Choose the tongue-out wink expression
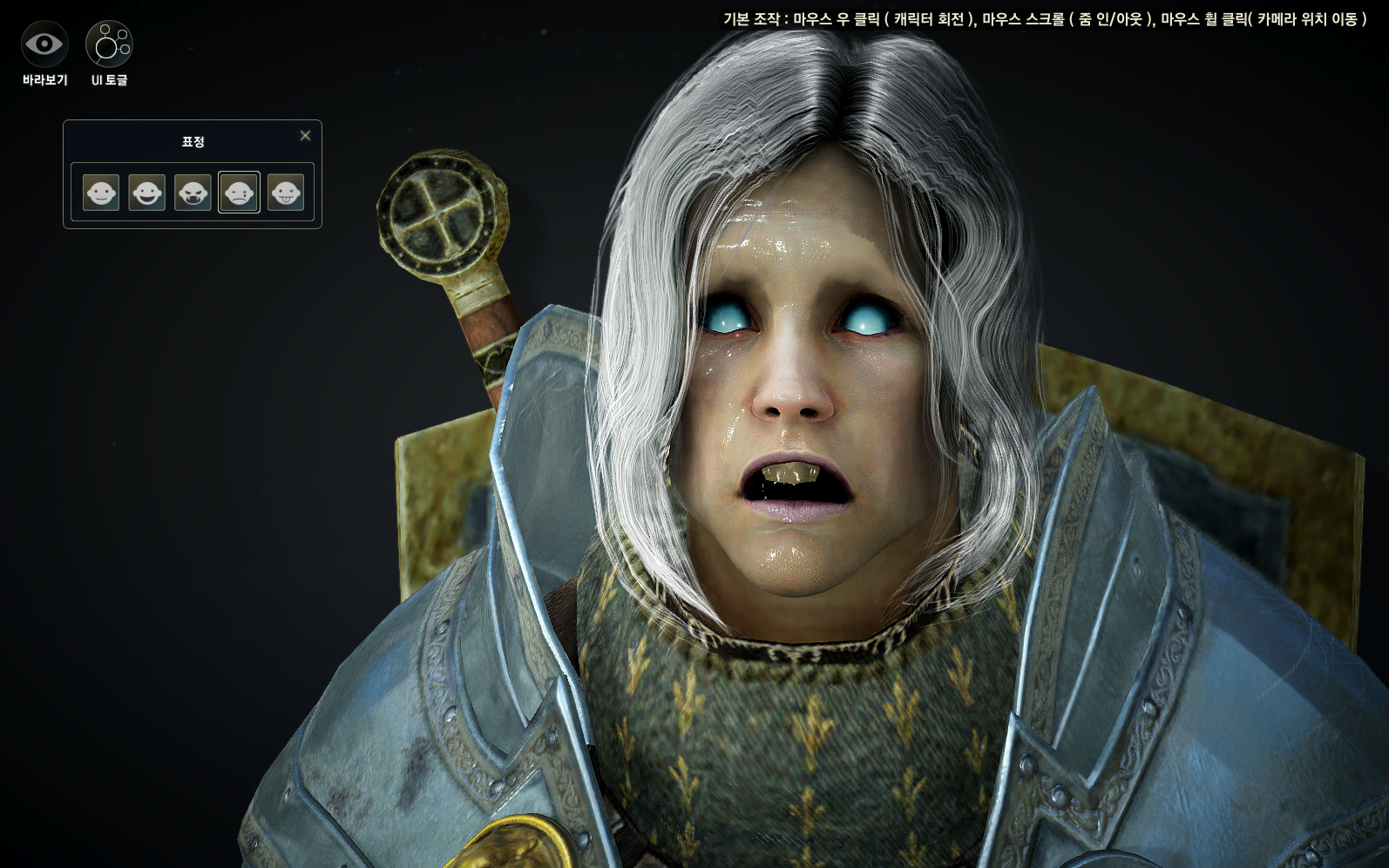 click(285, 192)
